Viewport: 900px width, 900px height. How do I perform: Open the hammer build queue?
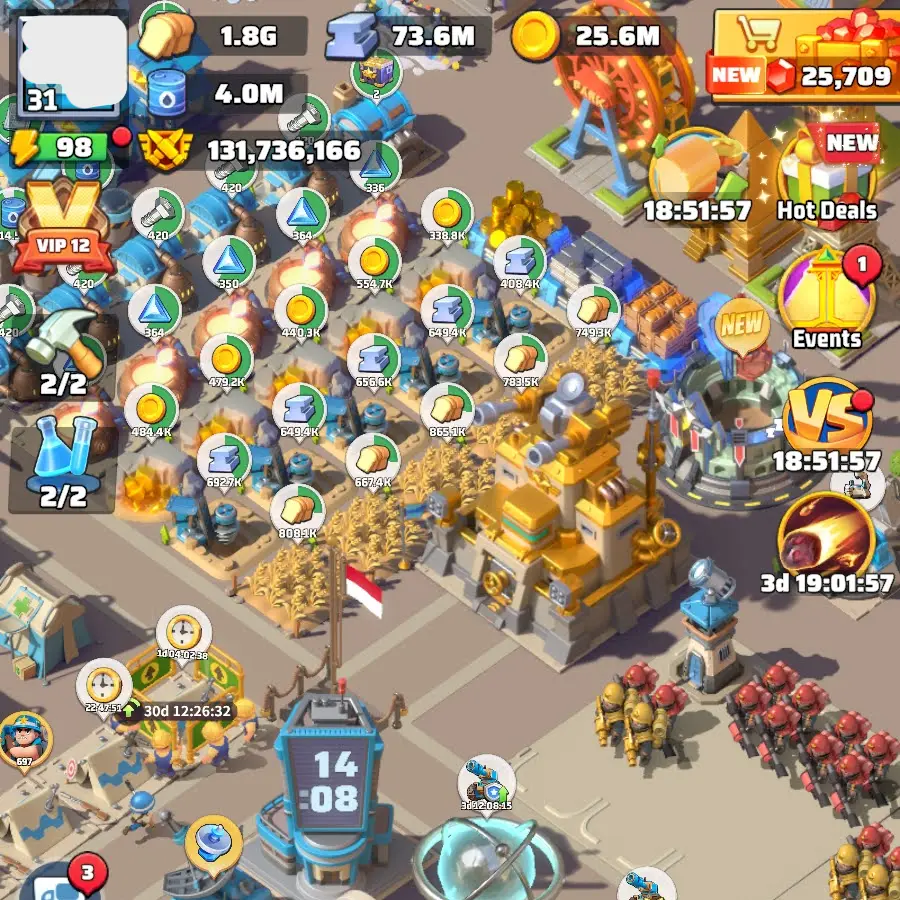click(x=63, y=350)
